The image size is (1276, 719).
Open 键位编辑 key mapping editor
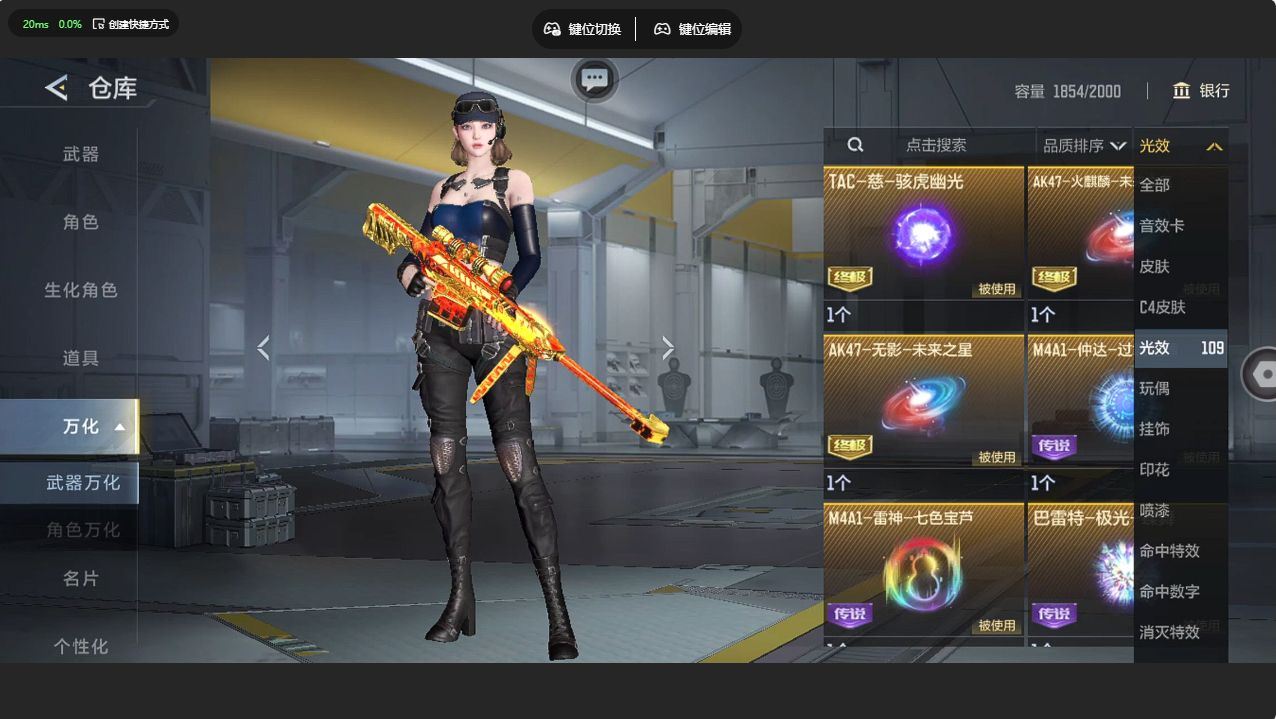pos(692,29)
